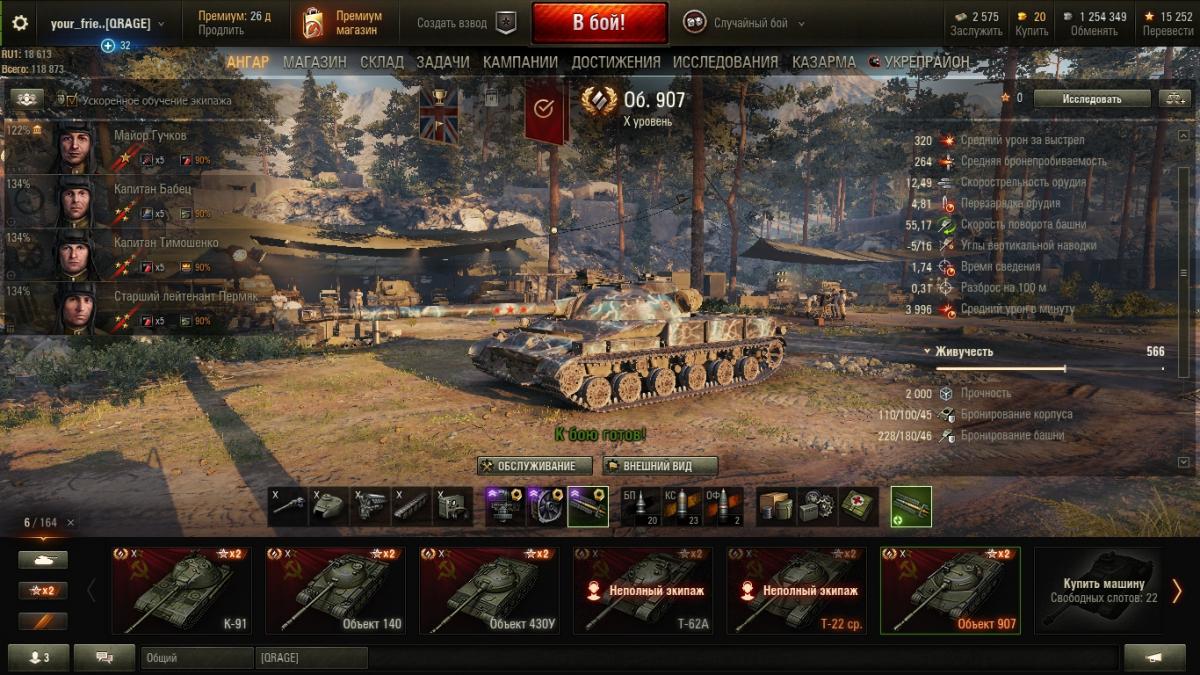Viewport: 1200px width, 675px height.
Task: Open the КАМПАНИИ tab
Action: [520, 62]
